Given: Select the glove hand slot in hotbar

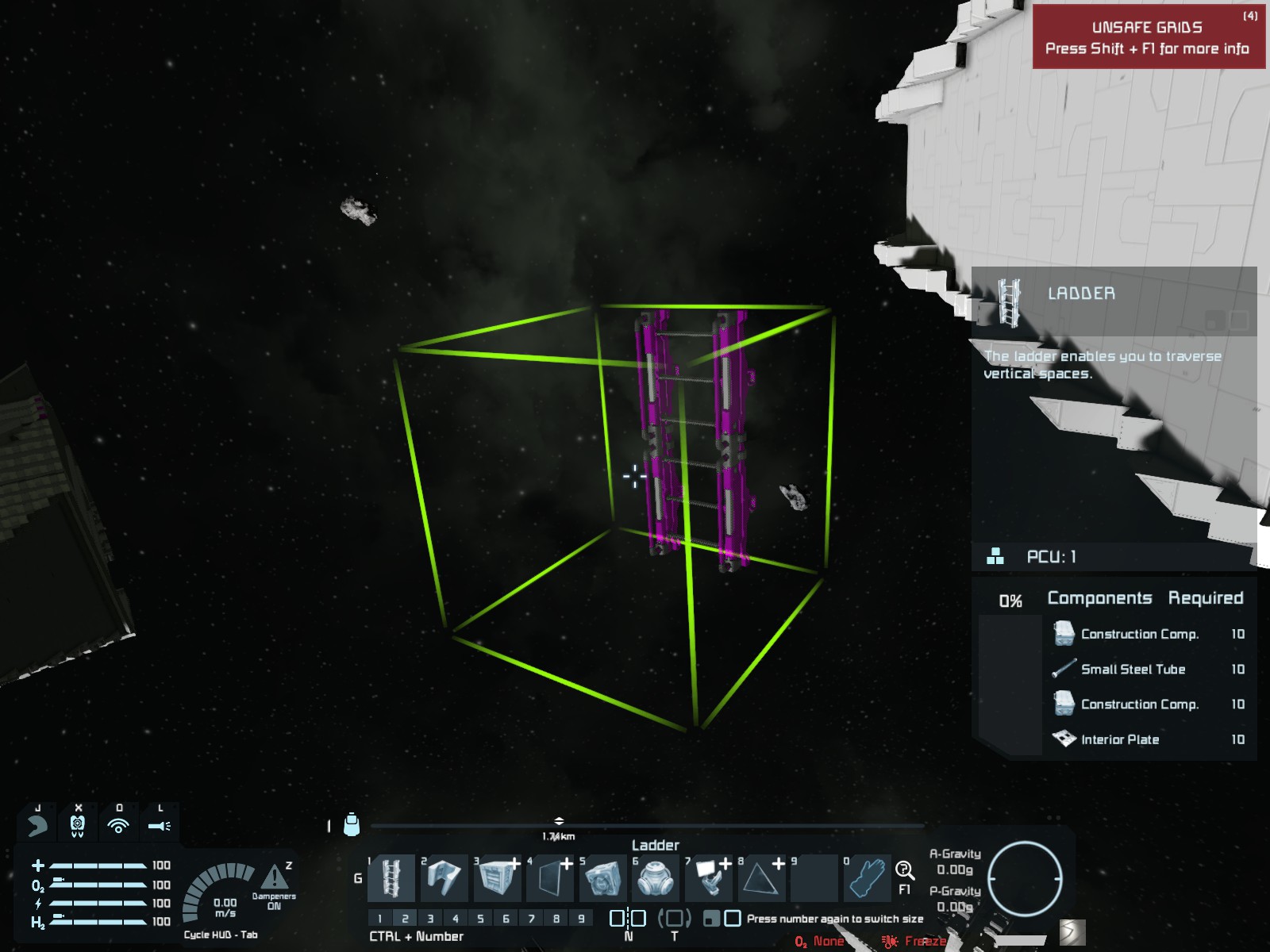Looking at the screenshot, I should [x=868, y=878].
